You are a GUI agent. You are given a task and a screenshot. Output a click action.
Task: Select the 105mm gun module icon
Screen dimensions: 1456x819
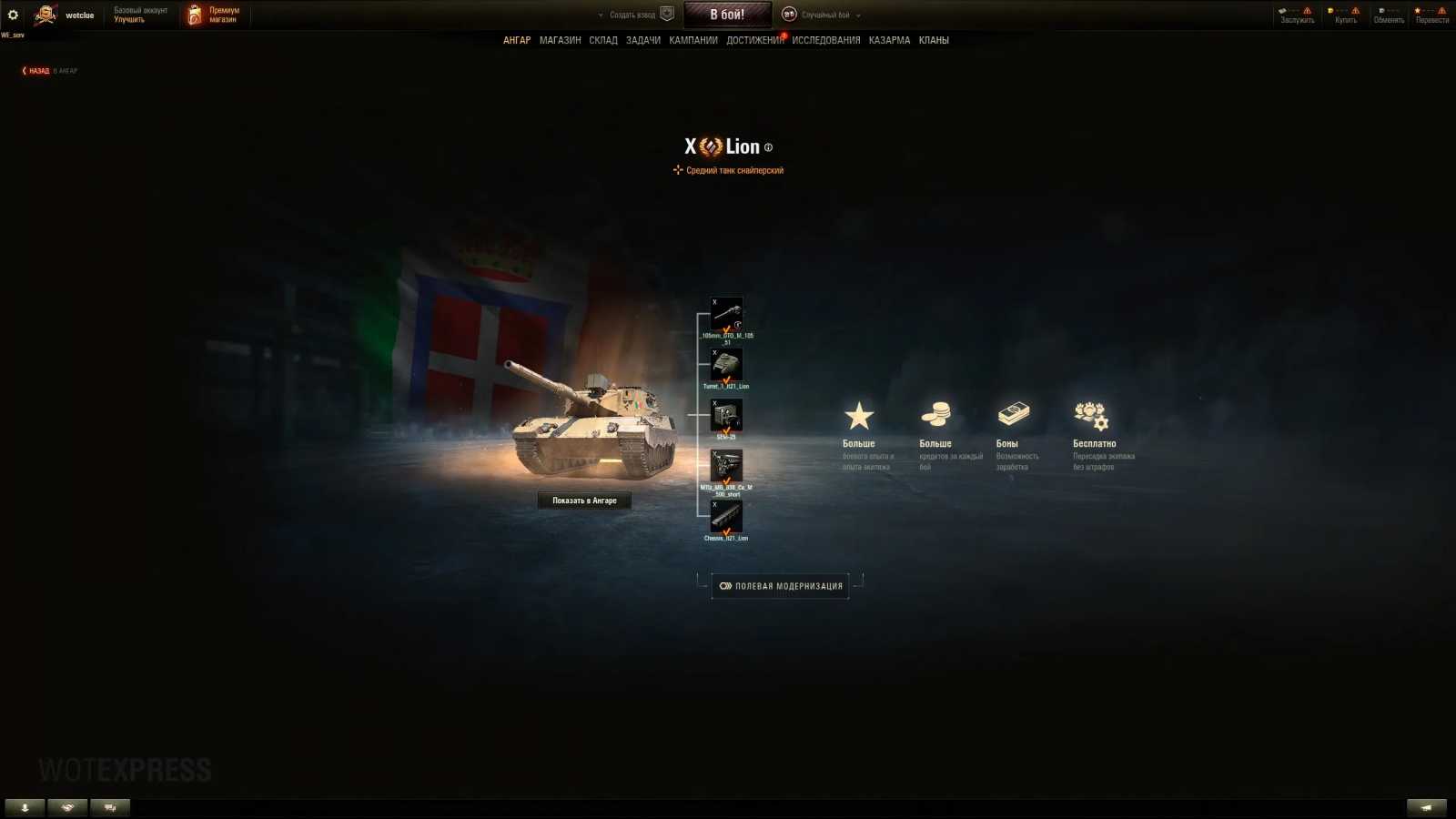point(727,314)
